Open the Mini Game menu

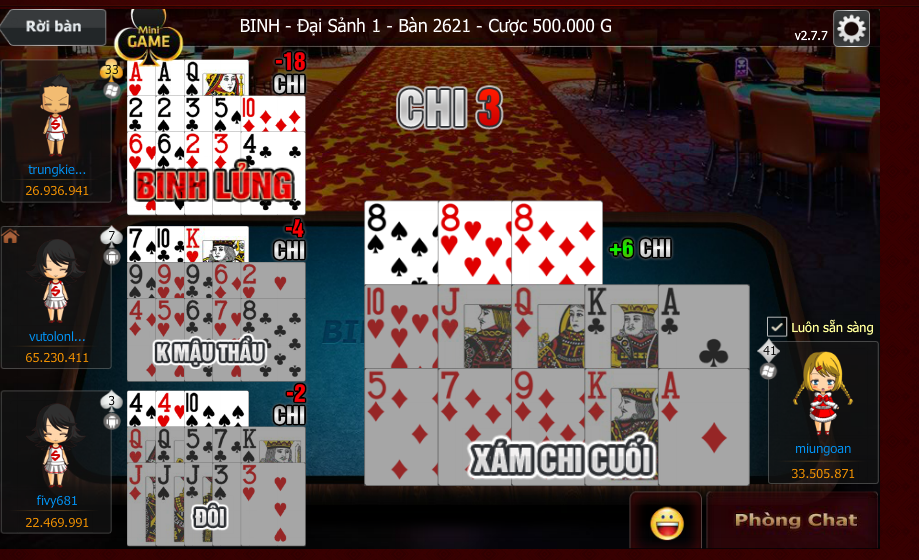(149, 39)
